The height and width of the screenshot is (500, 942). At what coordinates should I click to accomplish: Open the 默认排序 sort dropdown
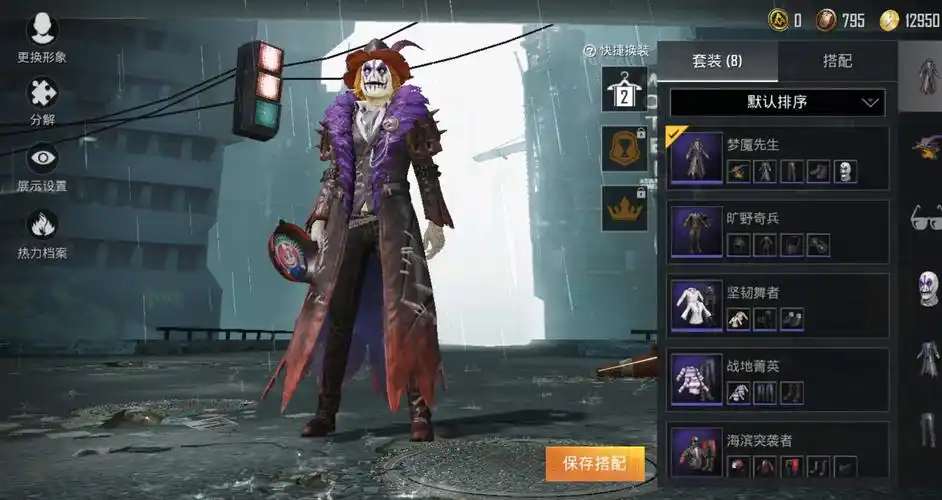[777, 102]
